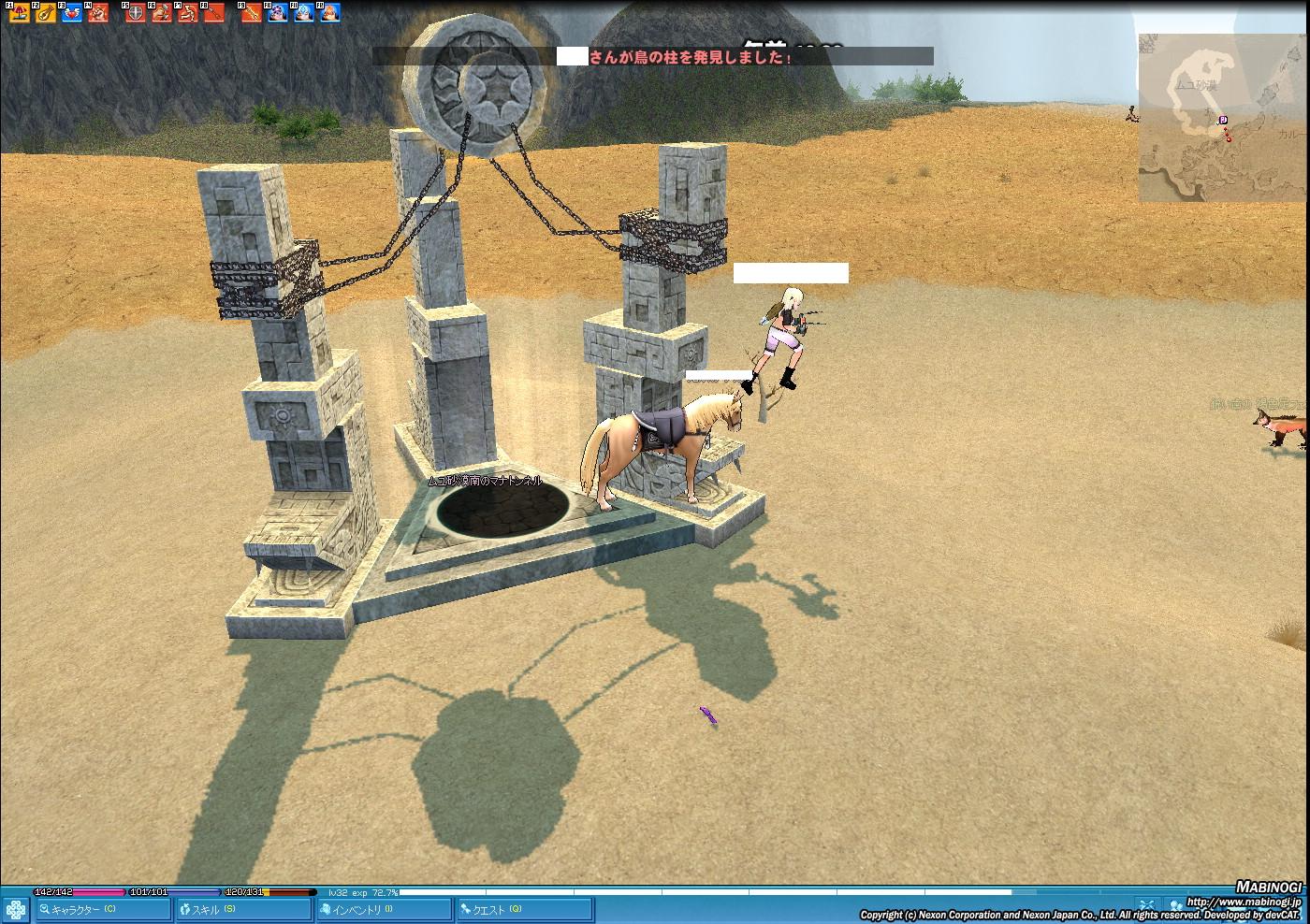Cast the F12 fire orb magic
Viewport: 1310px width, 924px height.
click(x=330, y=13)
